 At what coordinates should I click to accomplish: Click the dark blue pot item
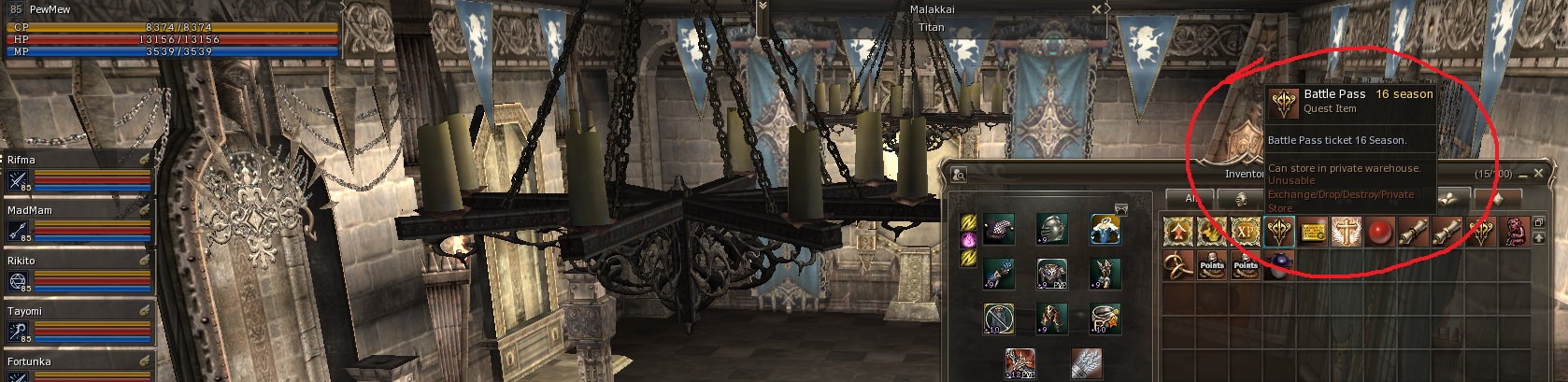pyautogui.click(x=1278, y=265)
